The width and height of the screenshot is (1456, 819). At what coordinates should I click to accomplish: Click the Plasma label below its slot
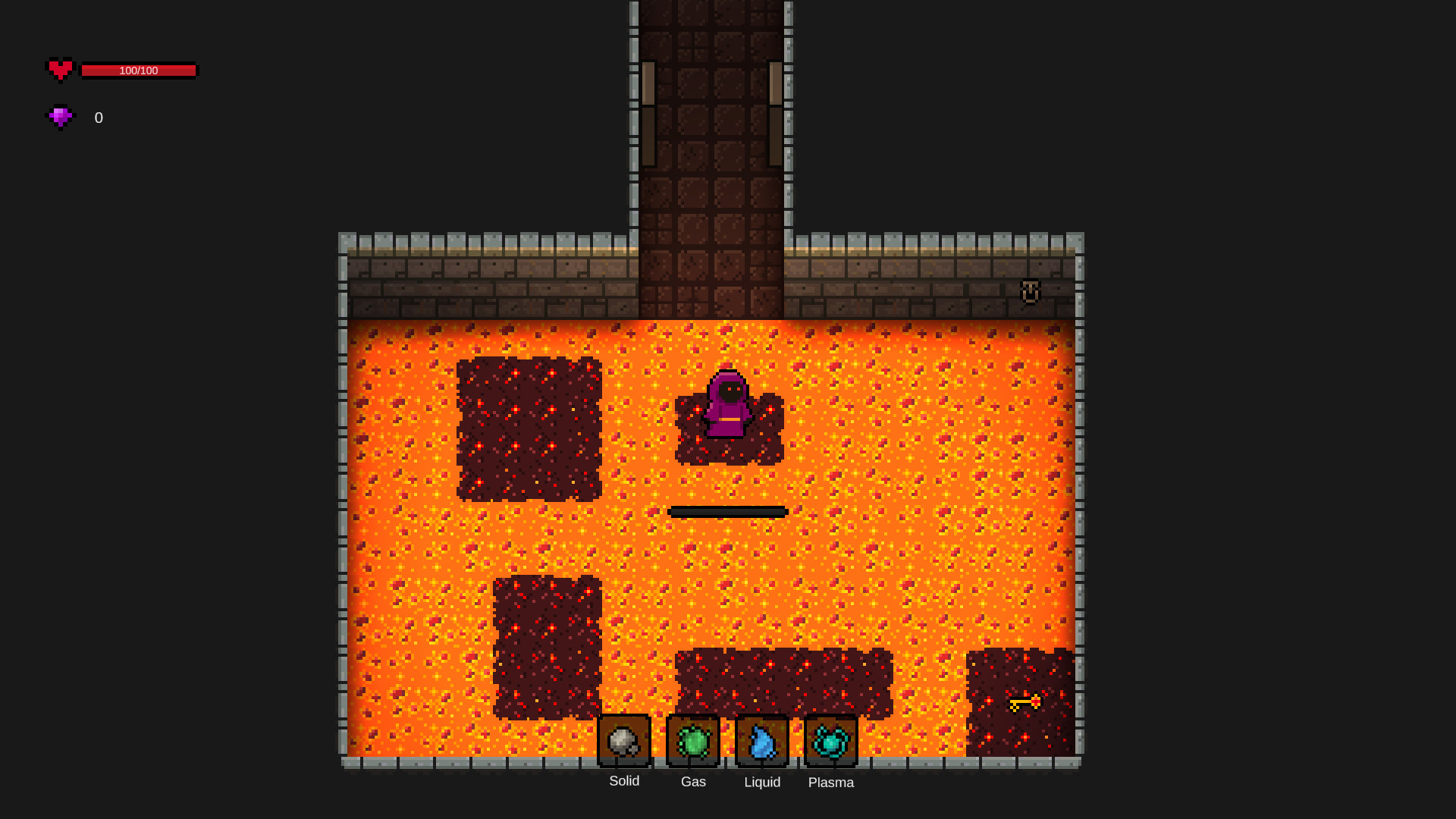[x=830, y=783]
